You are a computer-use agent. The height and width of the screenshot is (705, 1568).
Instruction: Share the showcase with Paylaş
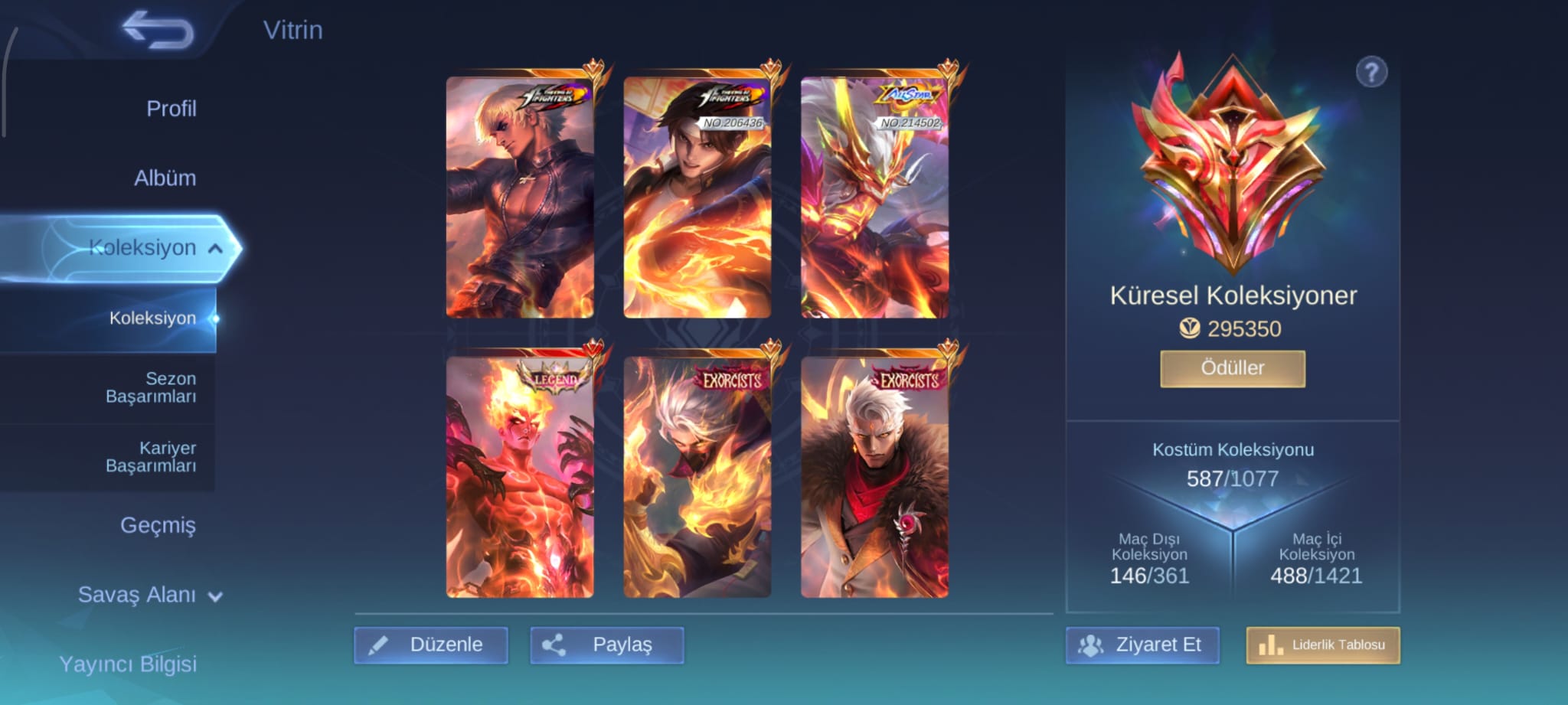tap(607, 645)
